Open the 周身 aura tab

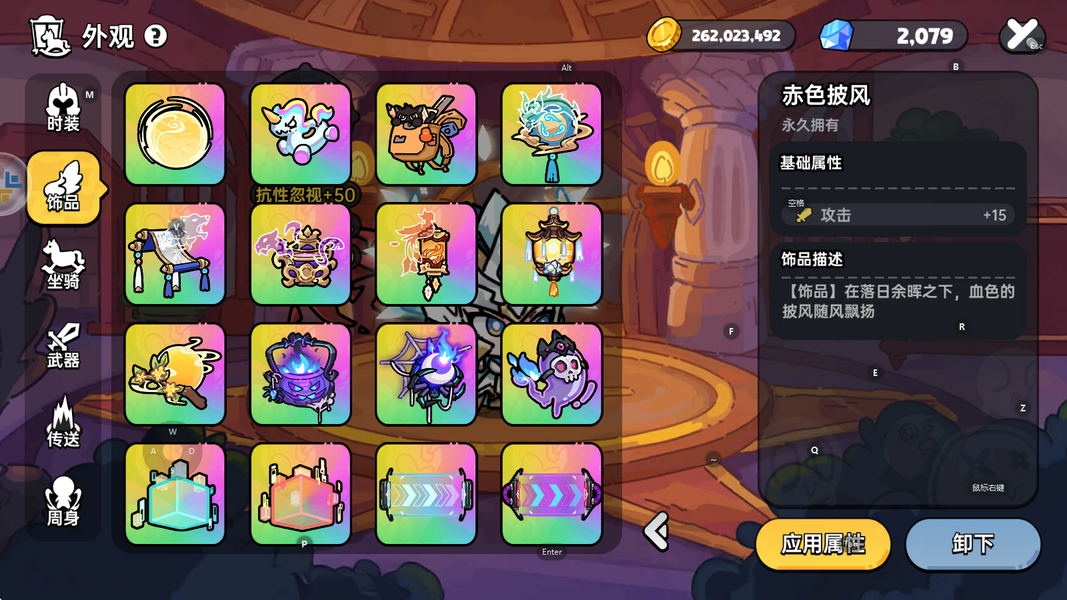[x=63, y=502]
